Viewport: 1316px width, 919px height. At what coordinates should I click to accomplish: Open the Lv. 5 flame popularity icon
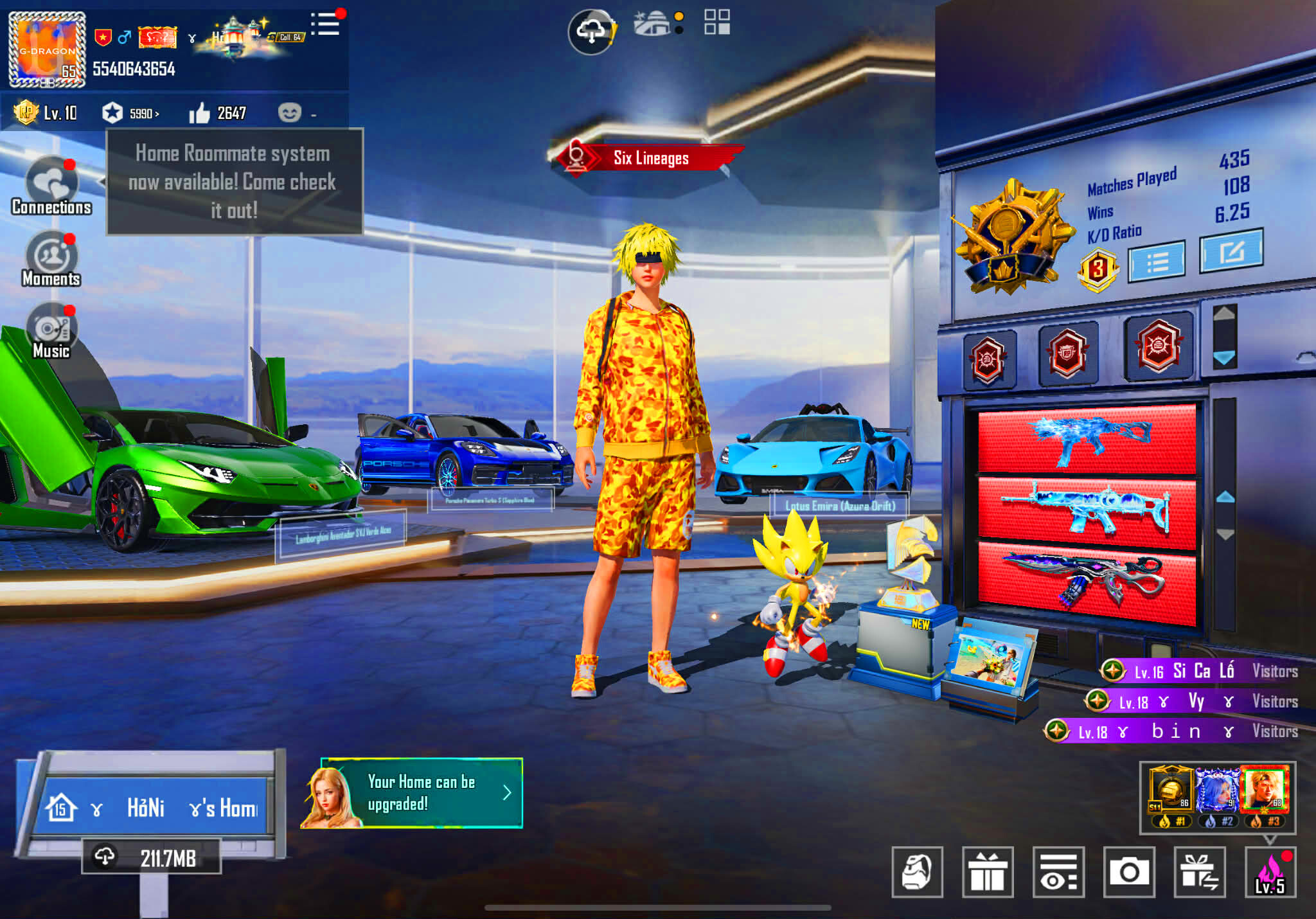(x=1270, y=872)
